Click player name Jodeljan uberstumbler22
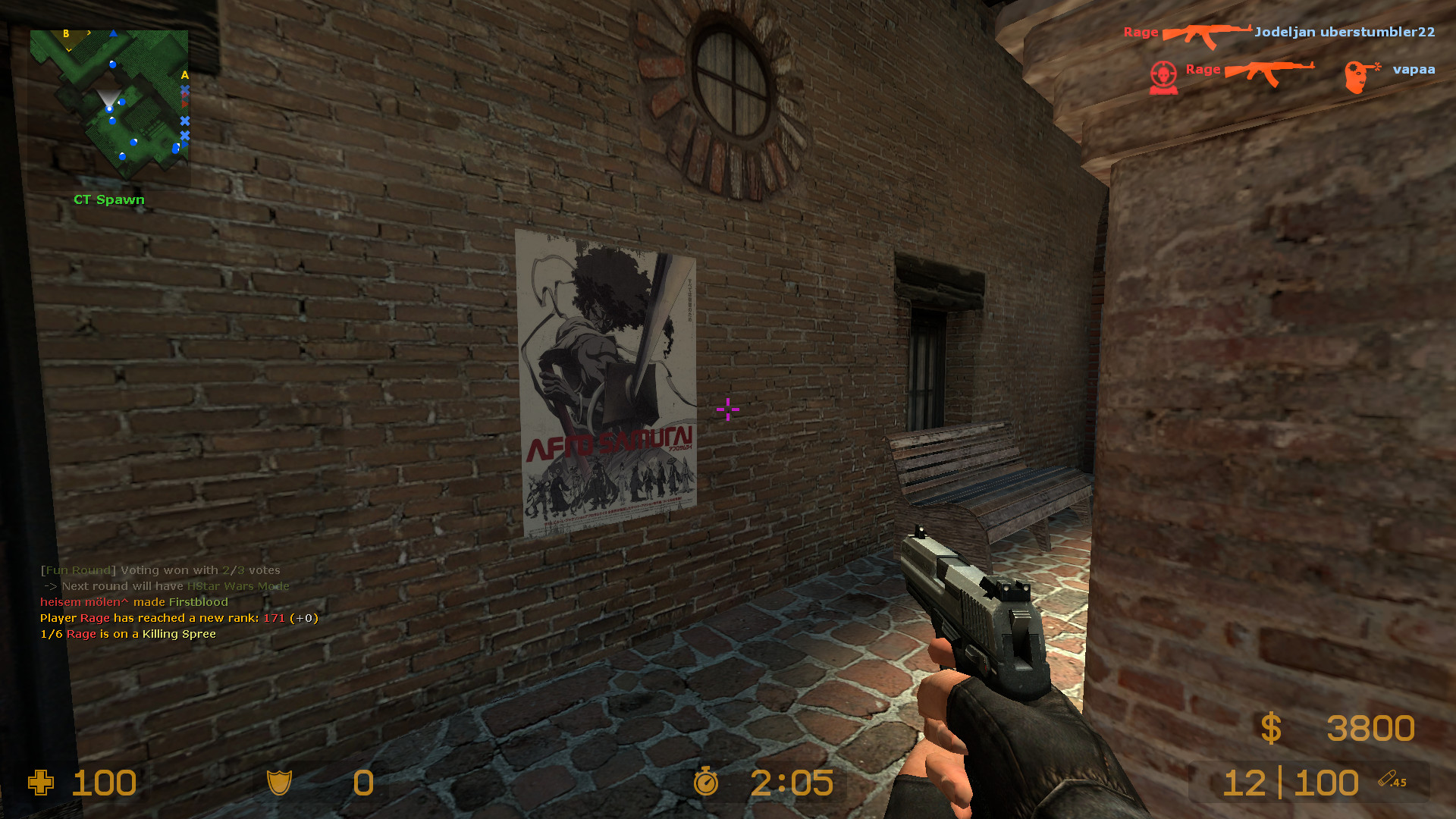The image size is (1456, 819). click(x=1346, y=32)
